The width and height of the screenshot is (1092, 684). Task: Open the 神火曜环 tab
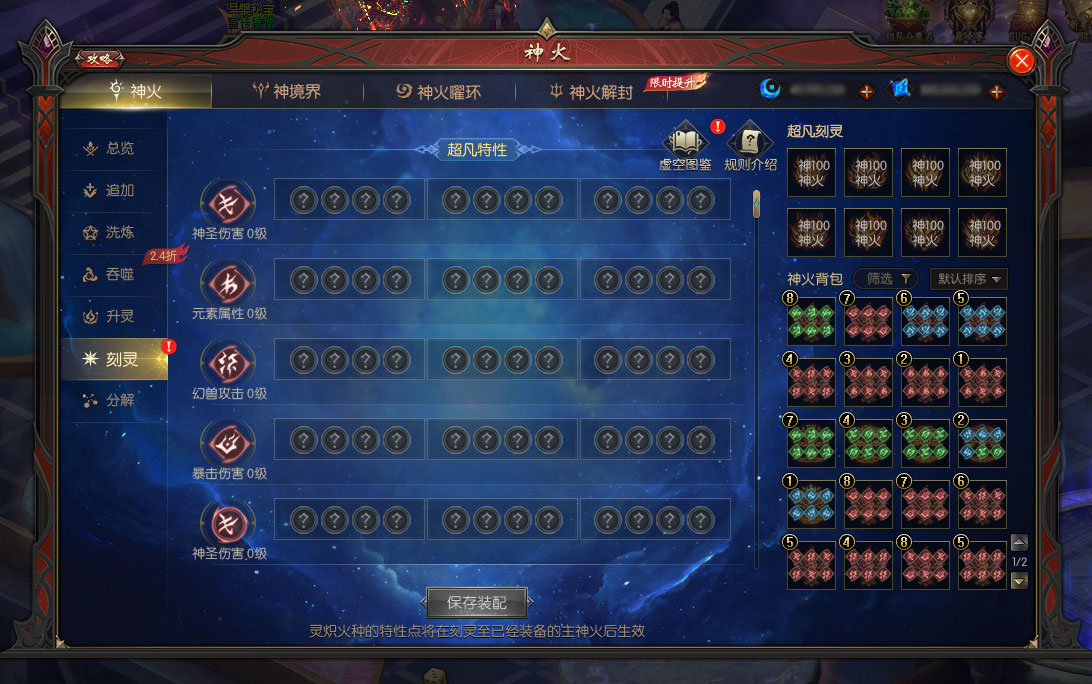439,92
